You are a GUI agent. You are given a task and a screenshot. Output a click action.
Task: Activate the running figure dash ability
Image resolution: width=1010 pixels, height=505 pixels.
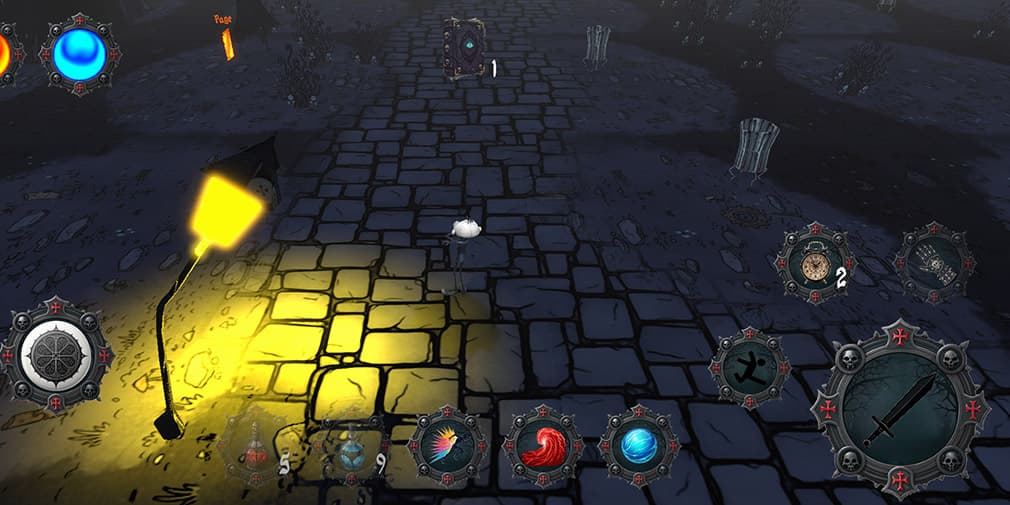[750, 367]
